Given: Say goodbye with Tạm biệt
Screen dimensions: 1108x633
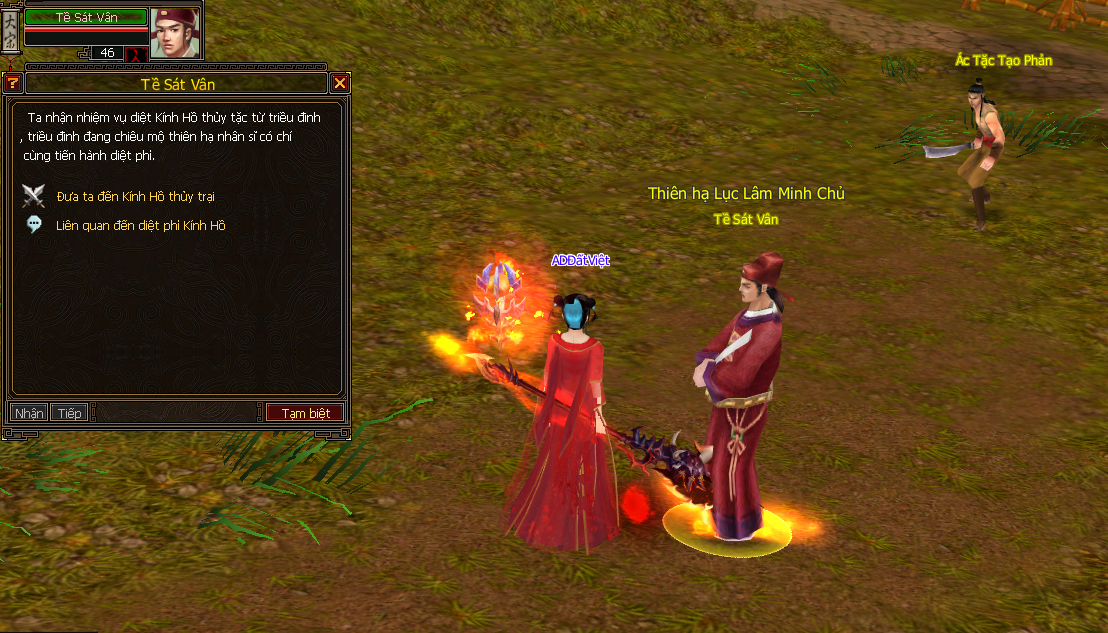Looking at the screenshot, I should [305, 413].
